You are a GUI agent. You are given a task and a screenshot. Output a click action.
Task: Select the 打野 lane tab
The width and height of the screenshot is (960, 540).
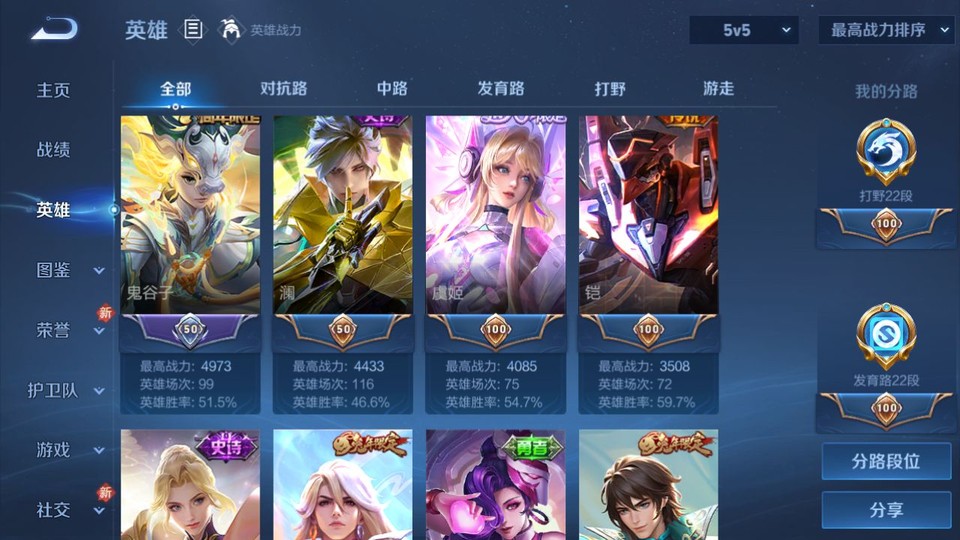pyautogui.click(x=610, y=89)
